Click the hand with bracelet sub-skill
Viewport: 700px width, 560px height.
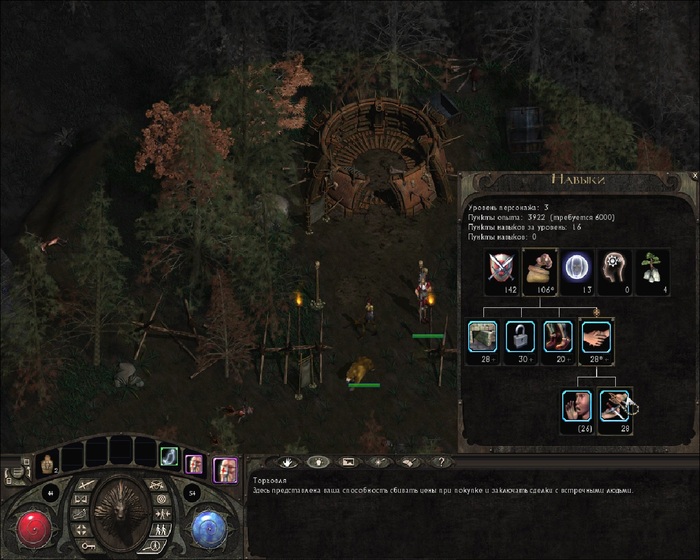615,405
